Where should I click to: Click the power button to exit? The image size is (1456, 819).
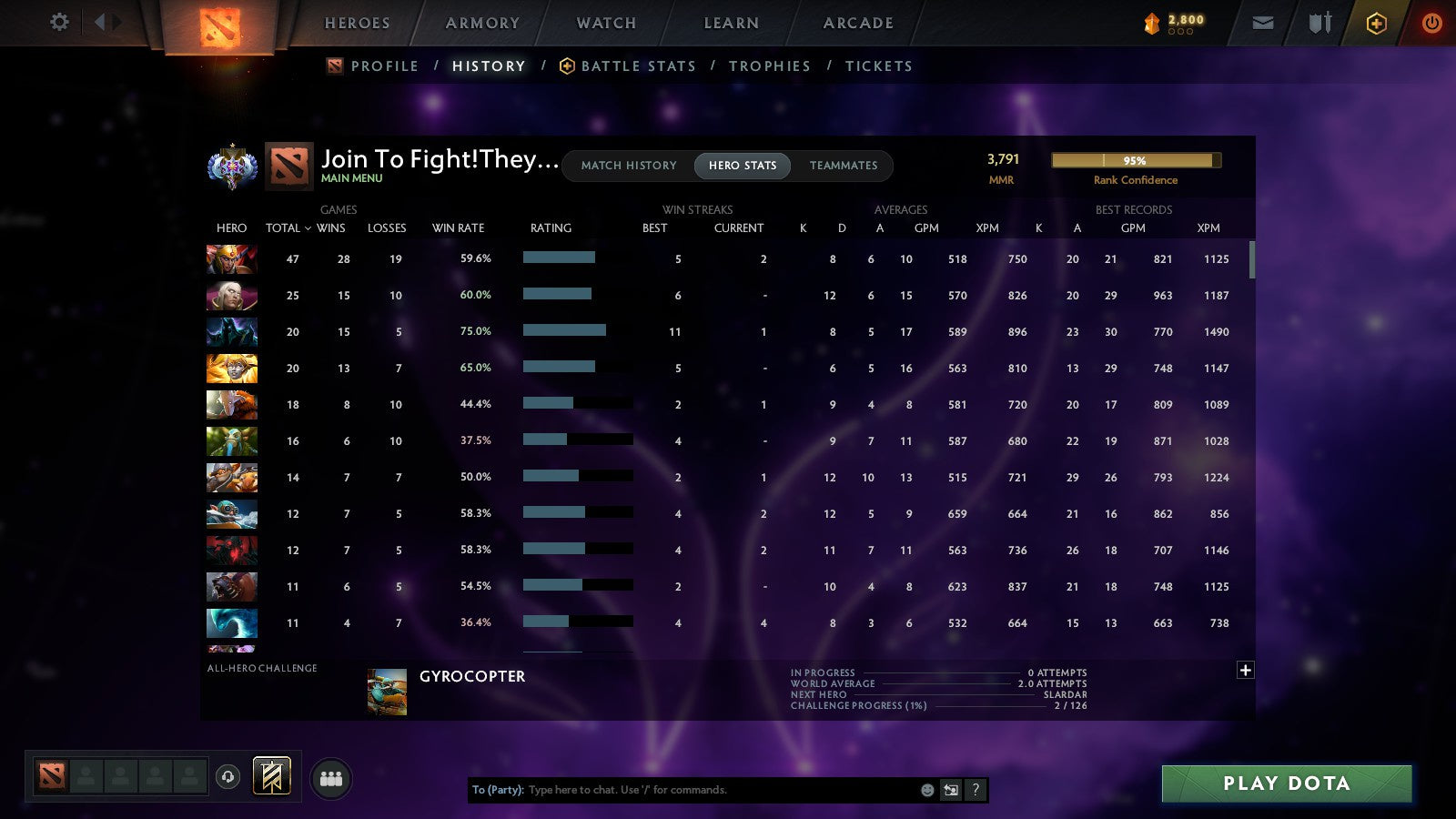point(1431,23)
